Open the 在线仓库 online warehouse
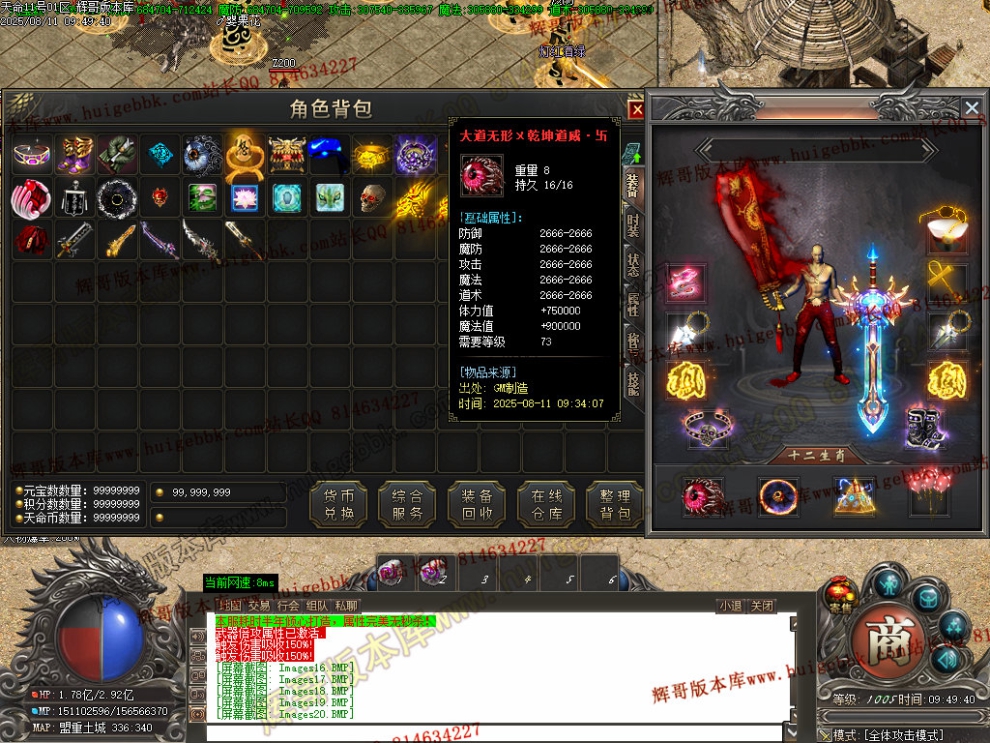This screenshot has height=743, width=990. click(x=546, y=504)
